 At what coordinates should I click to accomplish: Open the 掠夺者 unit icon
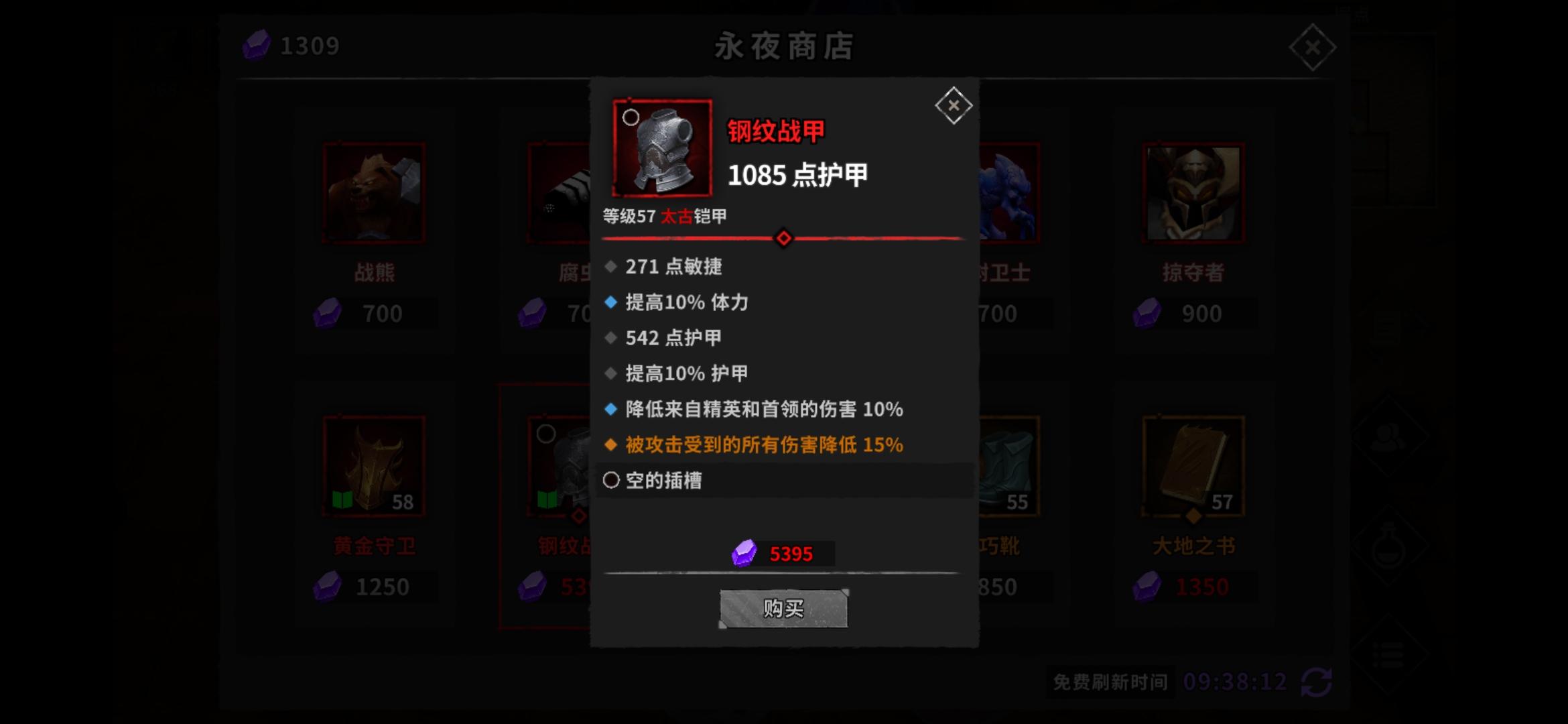pos(1193,192)
